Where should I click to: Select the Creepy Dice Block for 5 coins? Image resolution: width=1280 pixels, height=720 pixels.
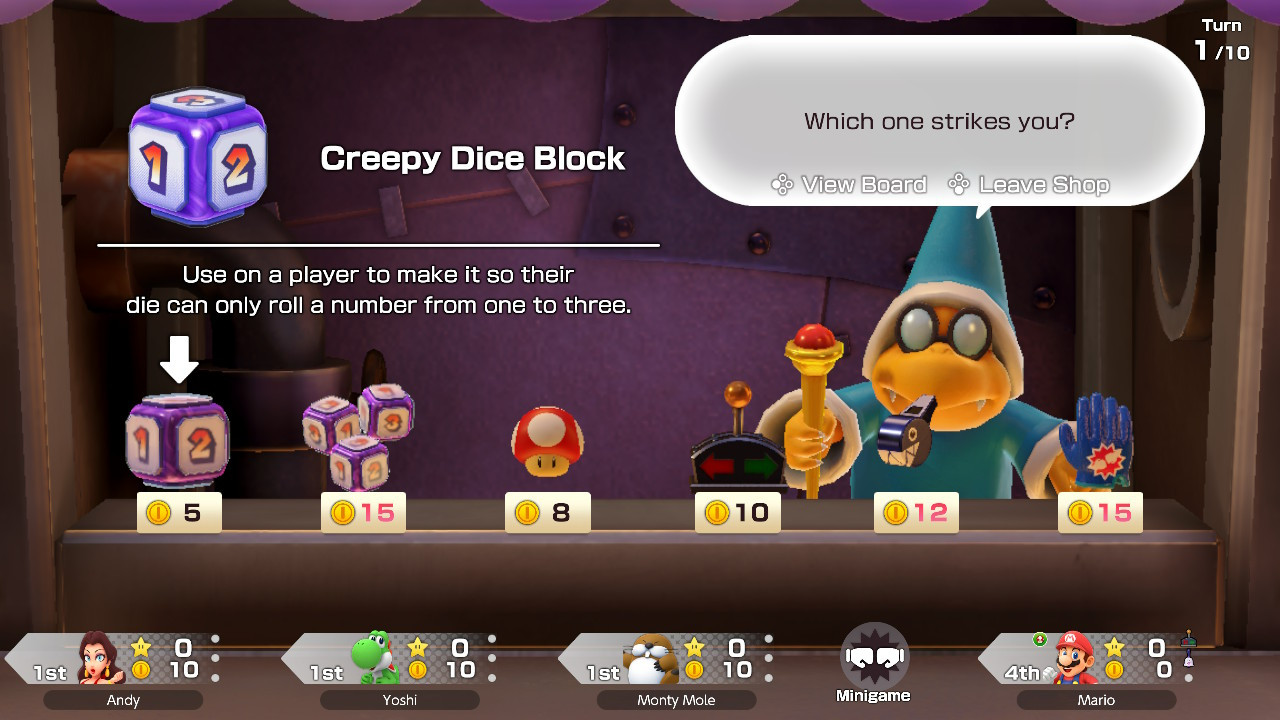(x=178, y=440)
